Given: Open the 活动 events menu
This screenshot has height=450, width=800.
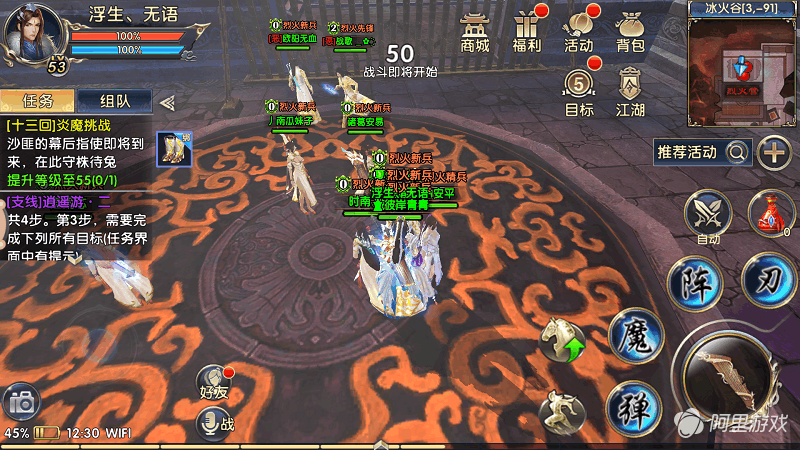Looking at the screenshot, I should click(579, 32).
